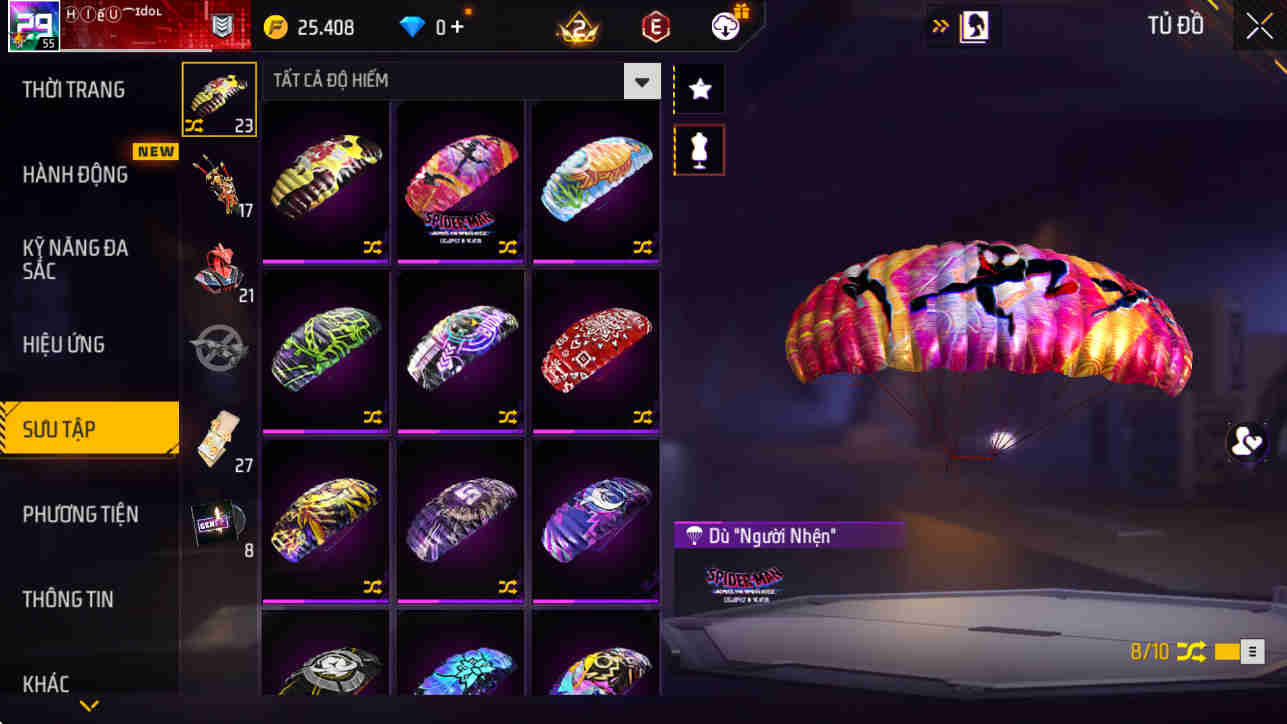The image size is (1287, 724).
Task: Open the TẤT CẢ ĐỘ HIẾM rarity dropdown
Action: (641, 80)
